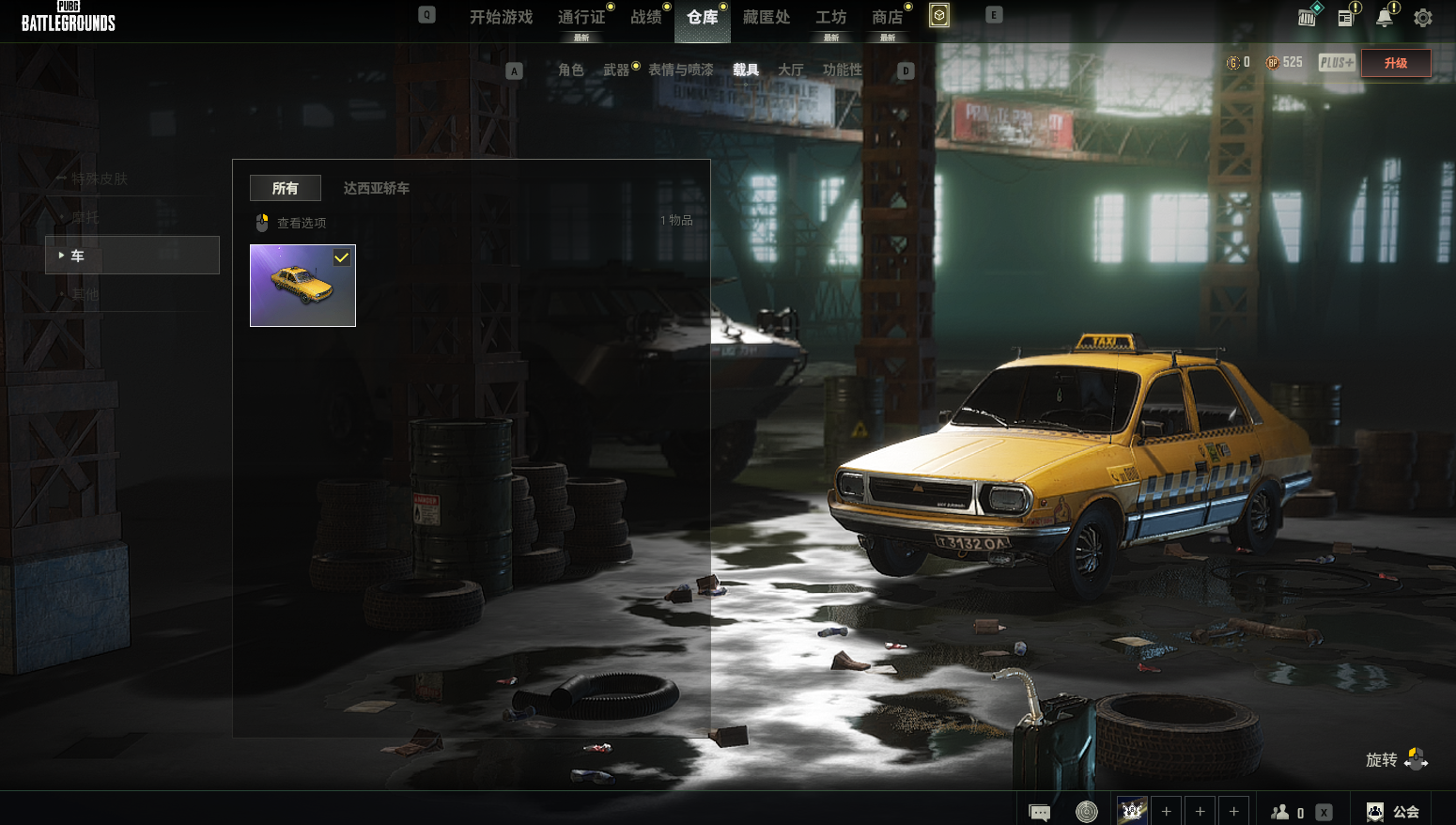Filter items by 达西亚轿车

377,188
